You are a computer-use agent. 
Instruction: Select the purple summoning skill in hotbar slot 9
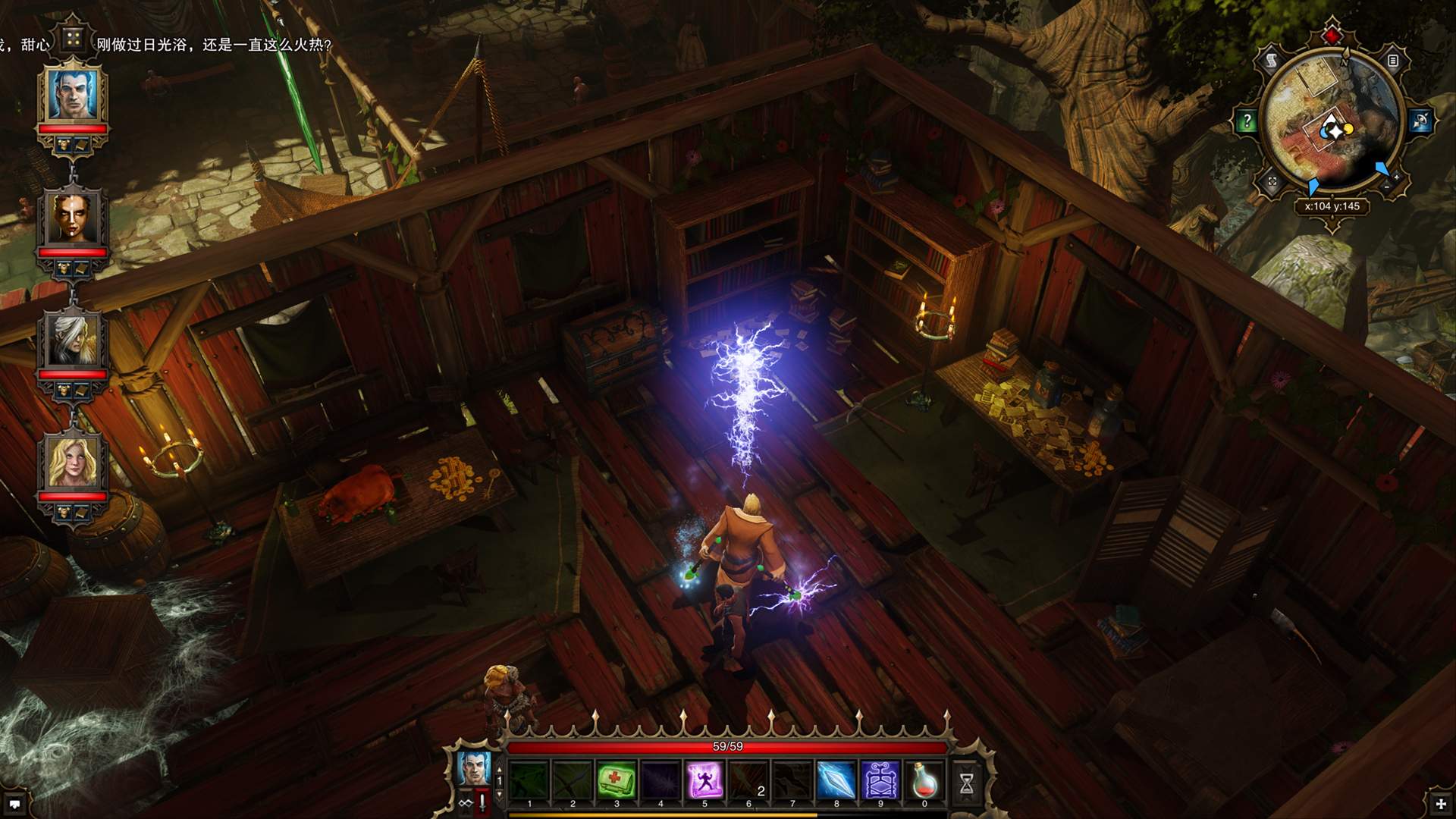[881, 780]
